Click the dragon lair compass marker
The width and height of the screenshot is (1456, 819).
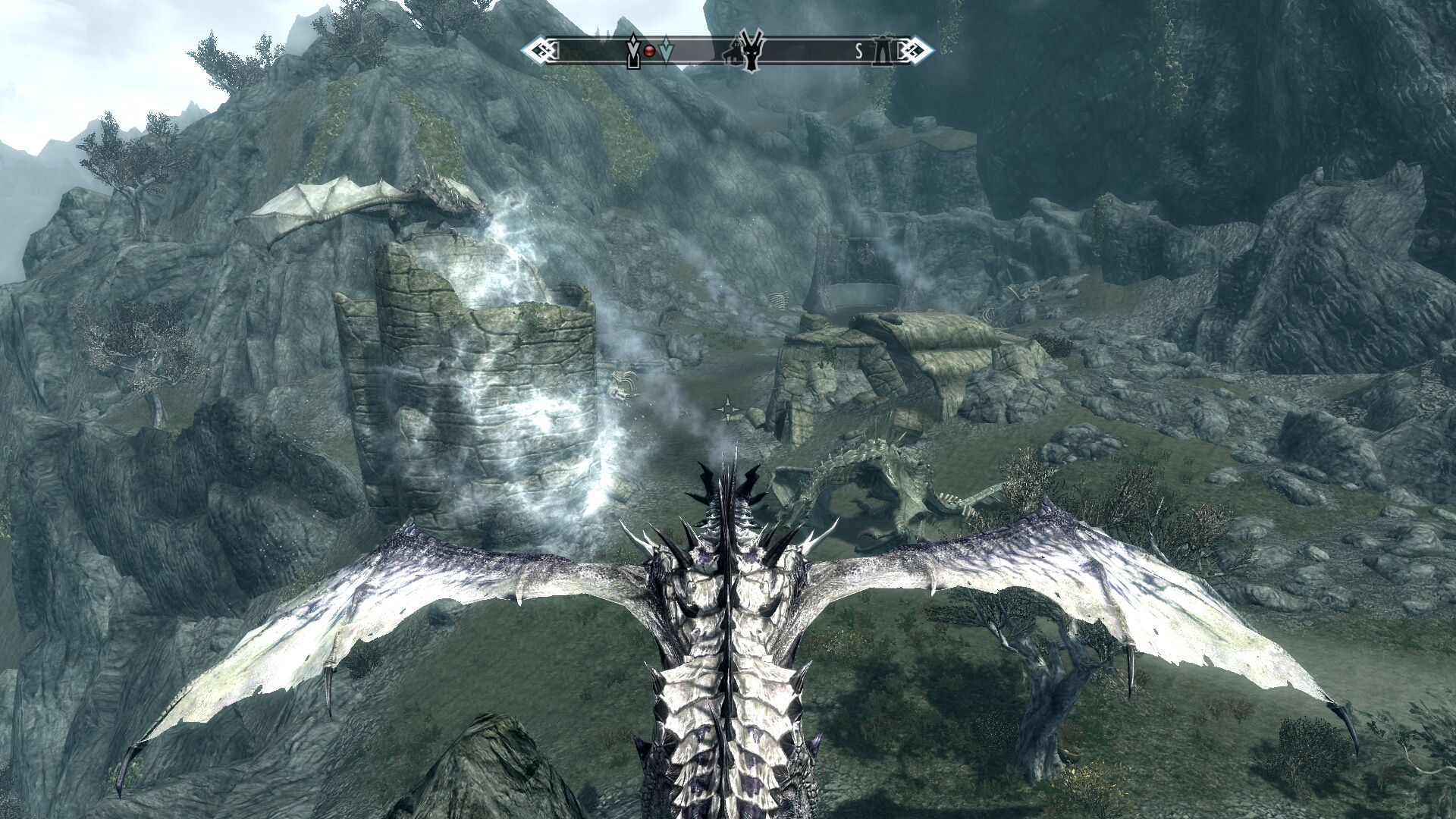[x=753, y=53]
